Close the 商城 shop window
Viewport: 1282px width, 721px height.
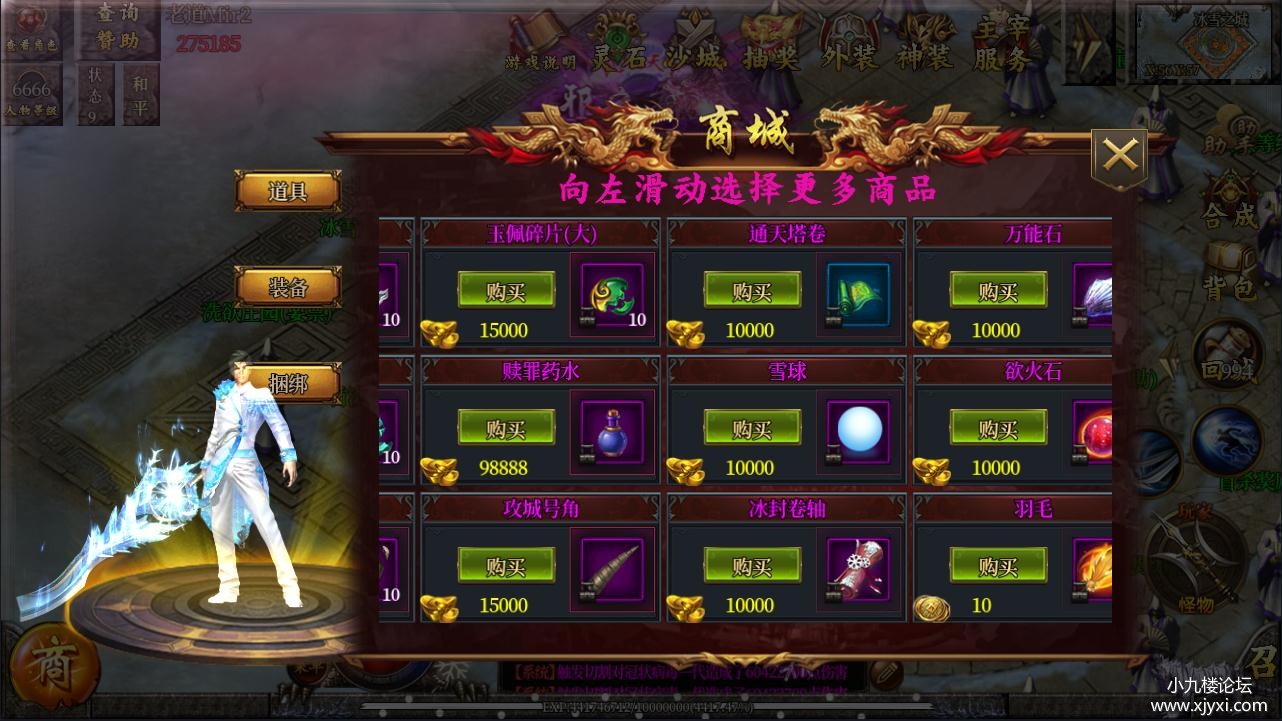1119,156
